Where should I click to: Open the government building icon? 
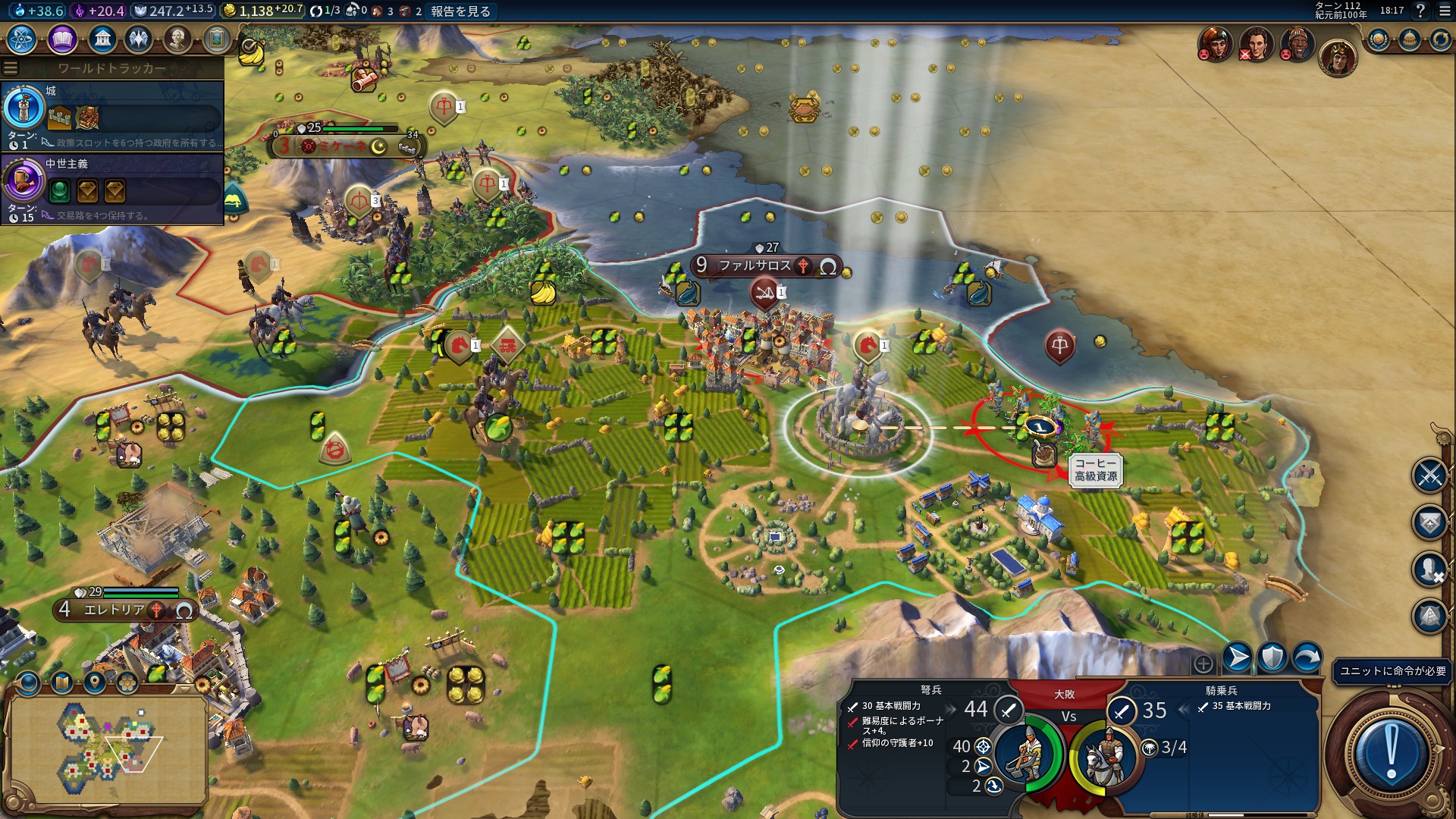[x=102, y=39]
